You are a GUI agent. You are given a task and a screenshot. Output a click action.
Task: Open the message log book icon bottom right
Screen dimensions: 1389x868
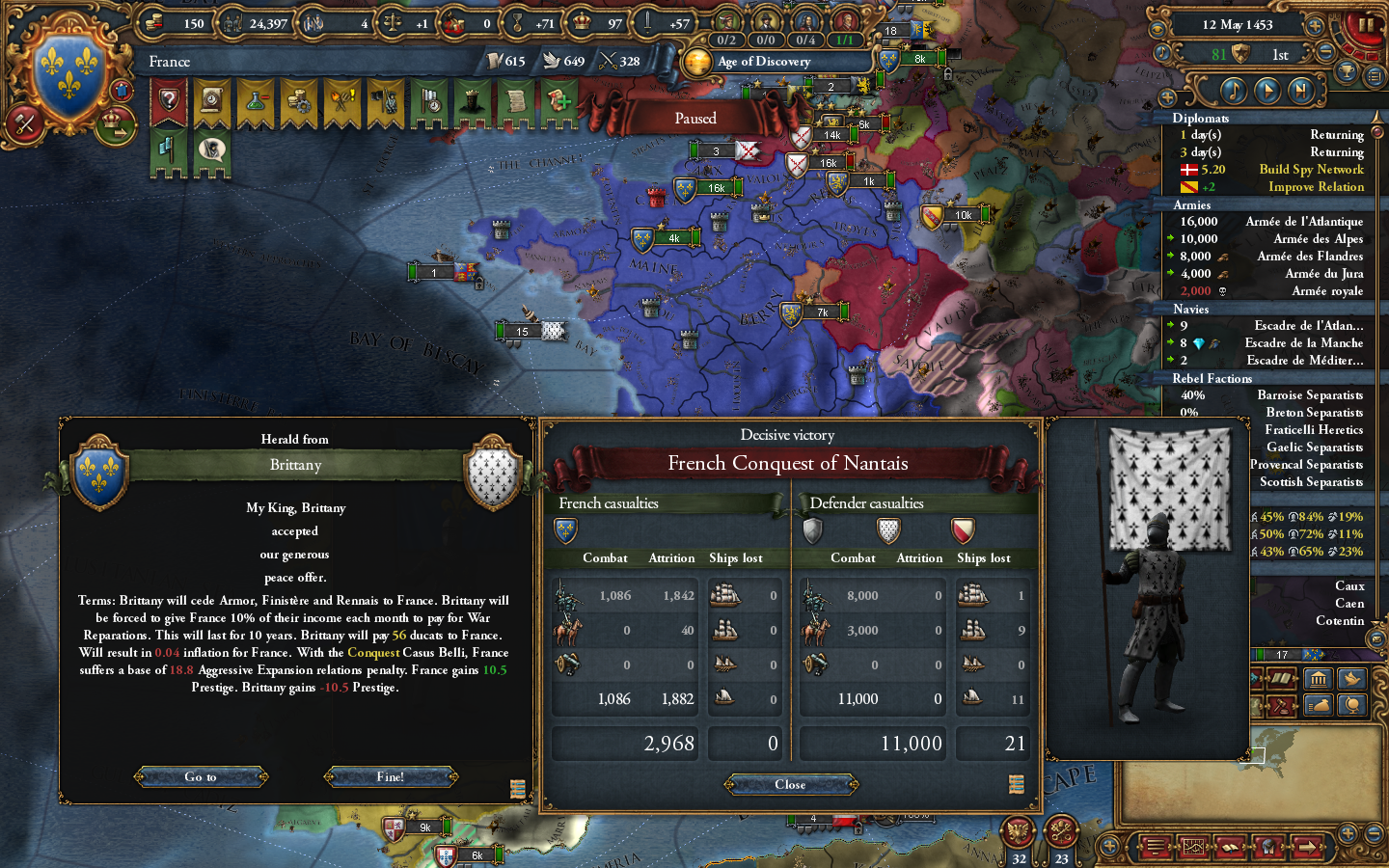coord(1228,847)
